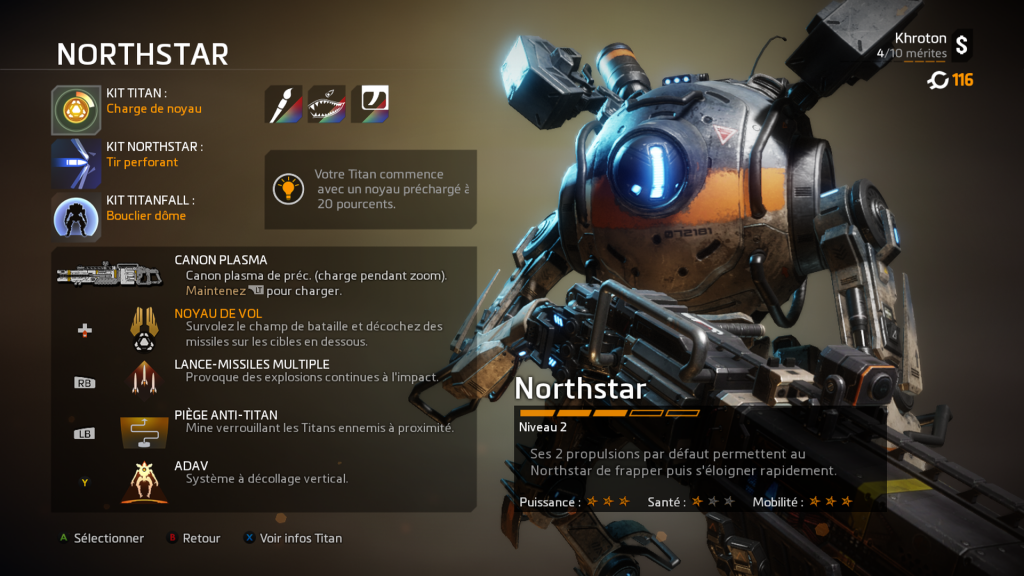Choose the Kit Titanfall Bouclier dôme slot

(x=77, y=216)
